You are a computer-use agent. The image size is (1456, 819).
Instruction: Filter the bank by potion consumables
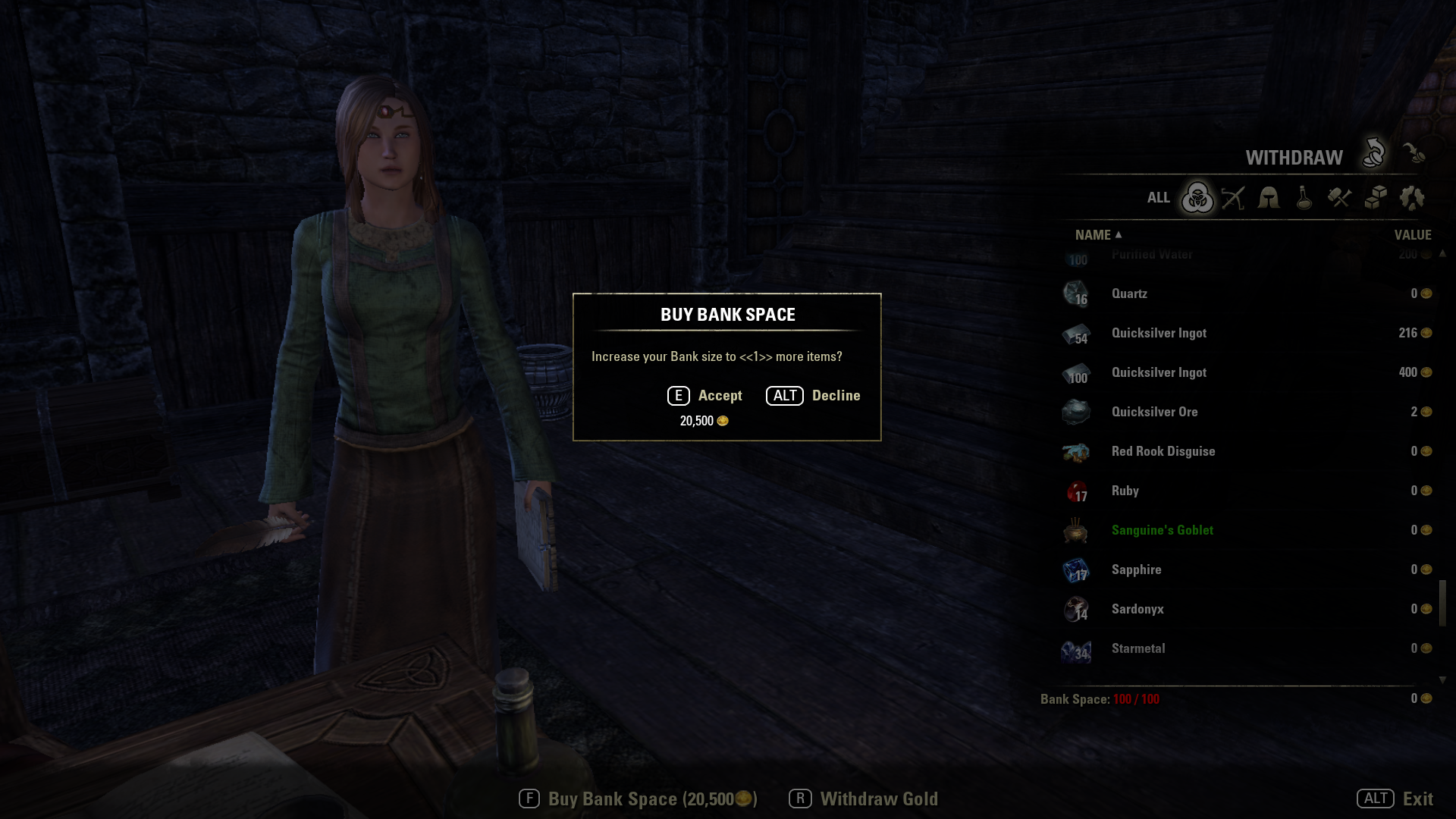click(x=1304, y=198)
